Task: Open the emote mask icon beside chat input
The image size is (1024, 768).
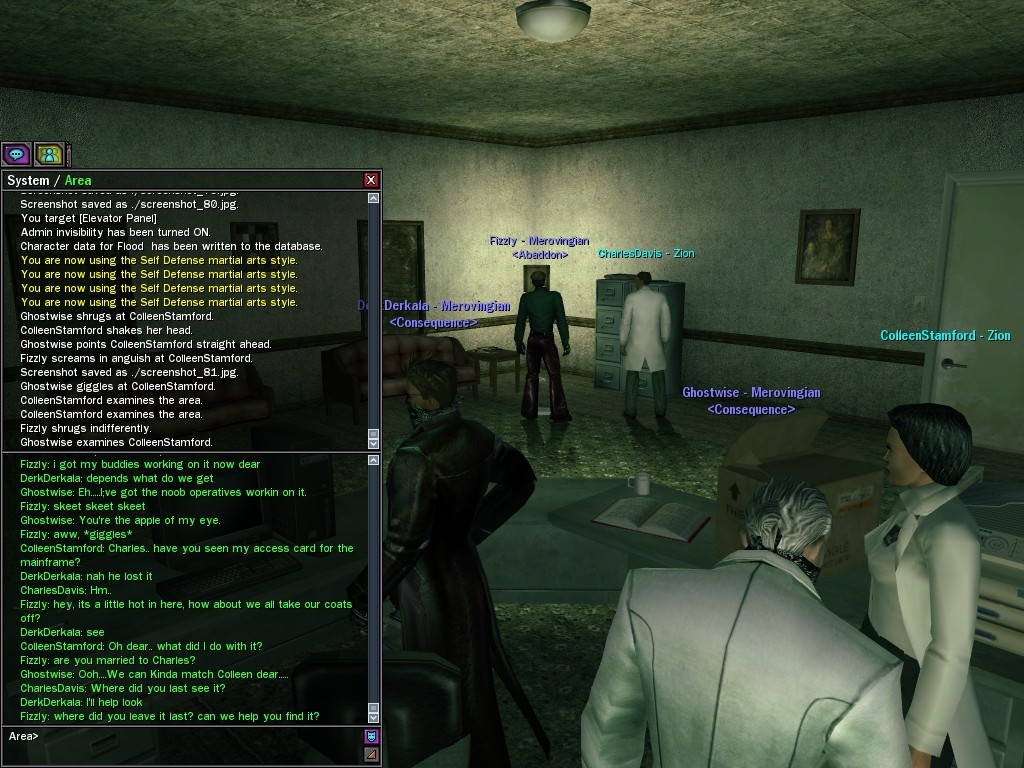Action: click(371, 736)
